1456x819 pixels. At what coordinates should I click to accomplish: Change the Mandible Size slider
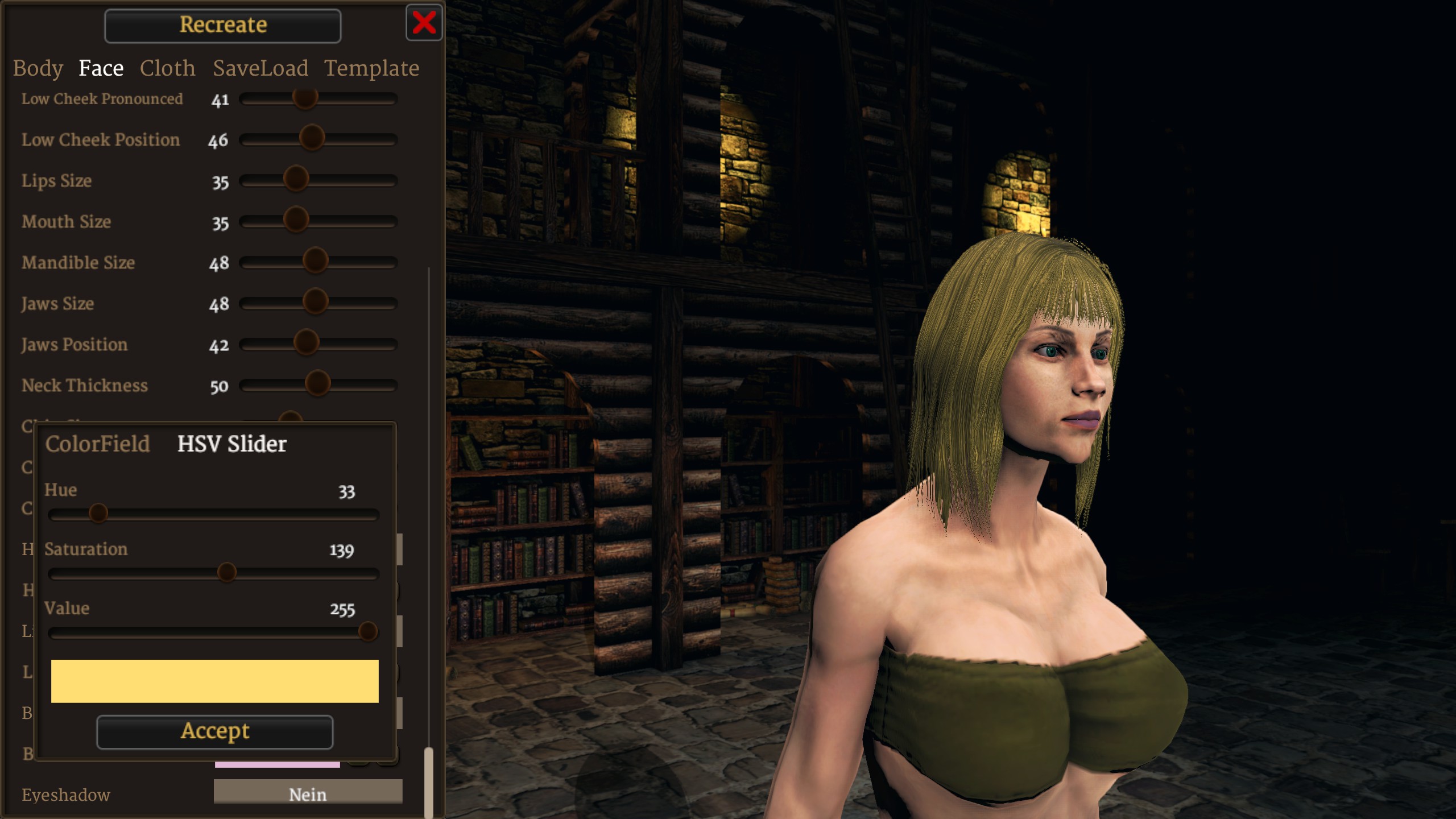(315, 262)
